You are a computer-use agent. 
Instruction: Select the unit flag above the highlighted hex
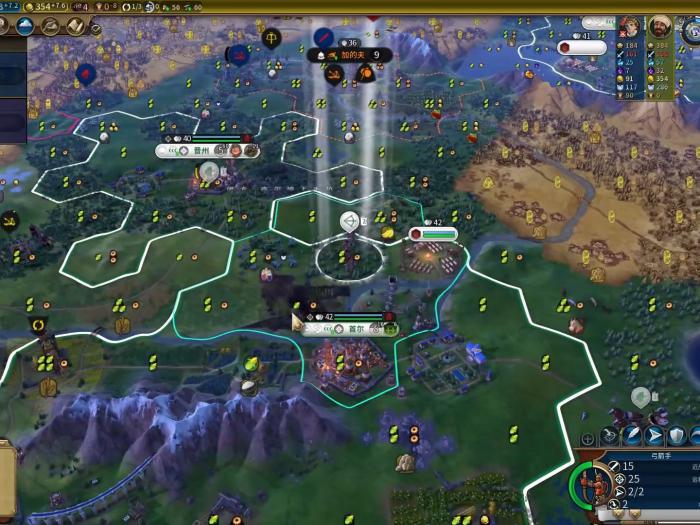pyautogui.click(x=350, y=220)
